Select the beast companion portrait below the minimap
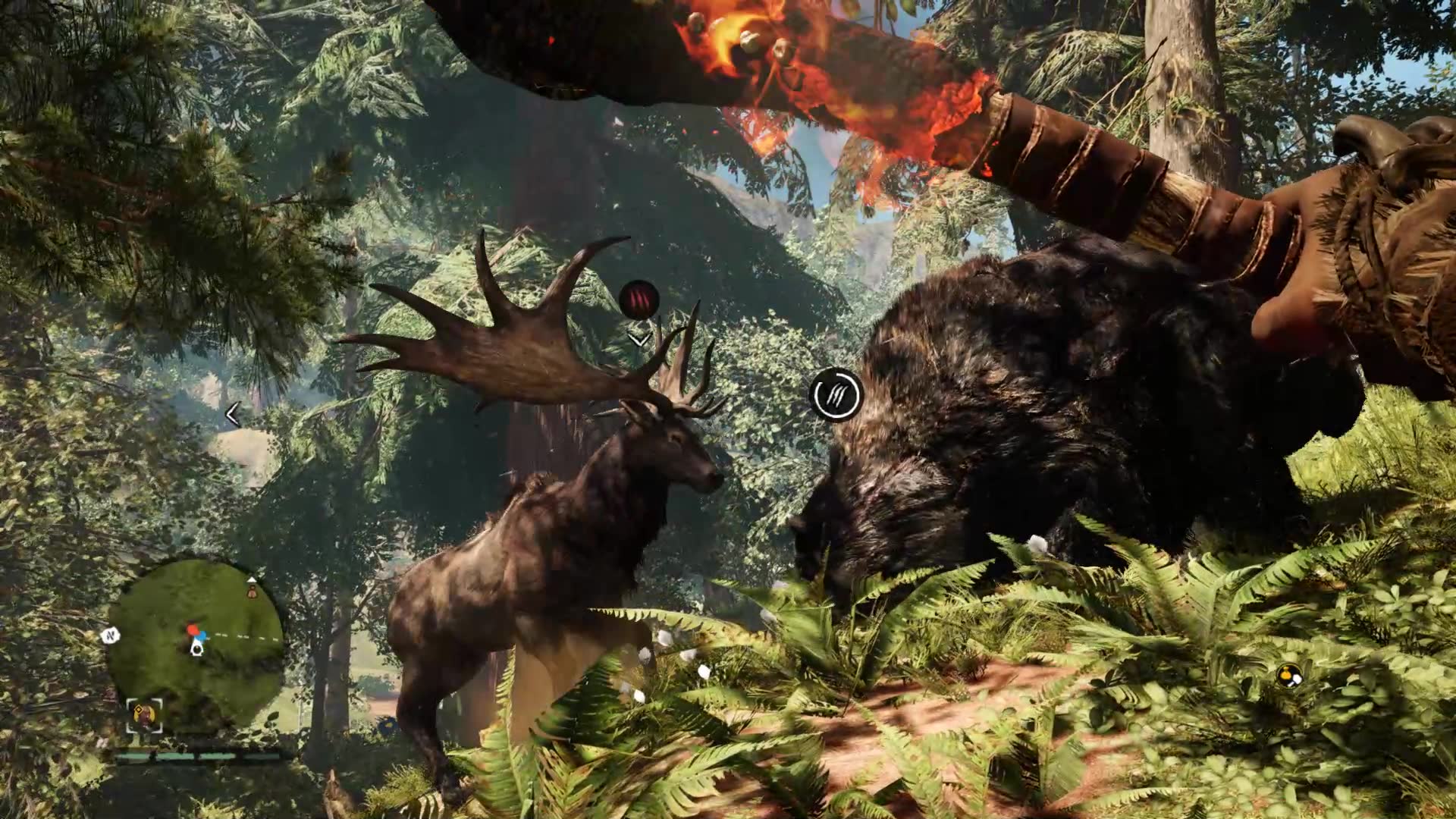Image resolution: width=1456 pixels, height=819 pixels. click(144, 714)
